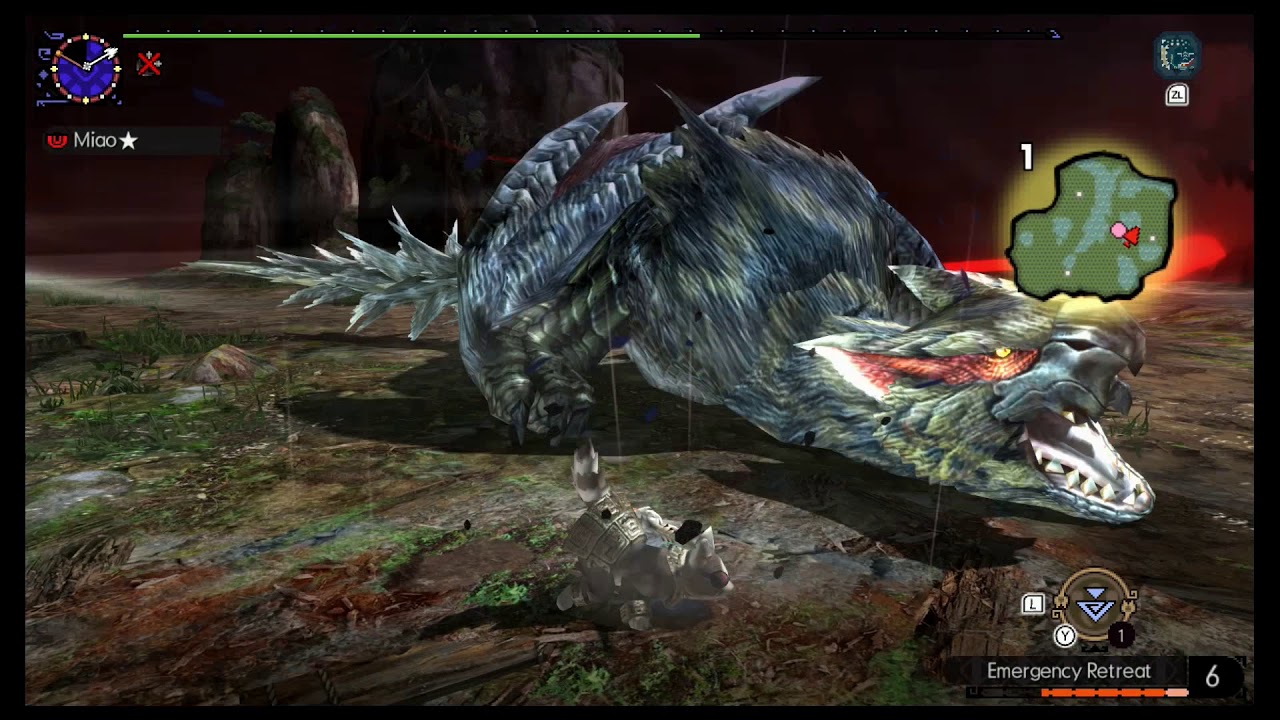Open the green area minimap
Viewport: 1280px width, 720px height.
point(1092,226)
